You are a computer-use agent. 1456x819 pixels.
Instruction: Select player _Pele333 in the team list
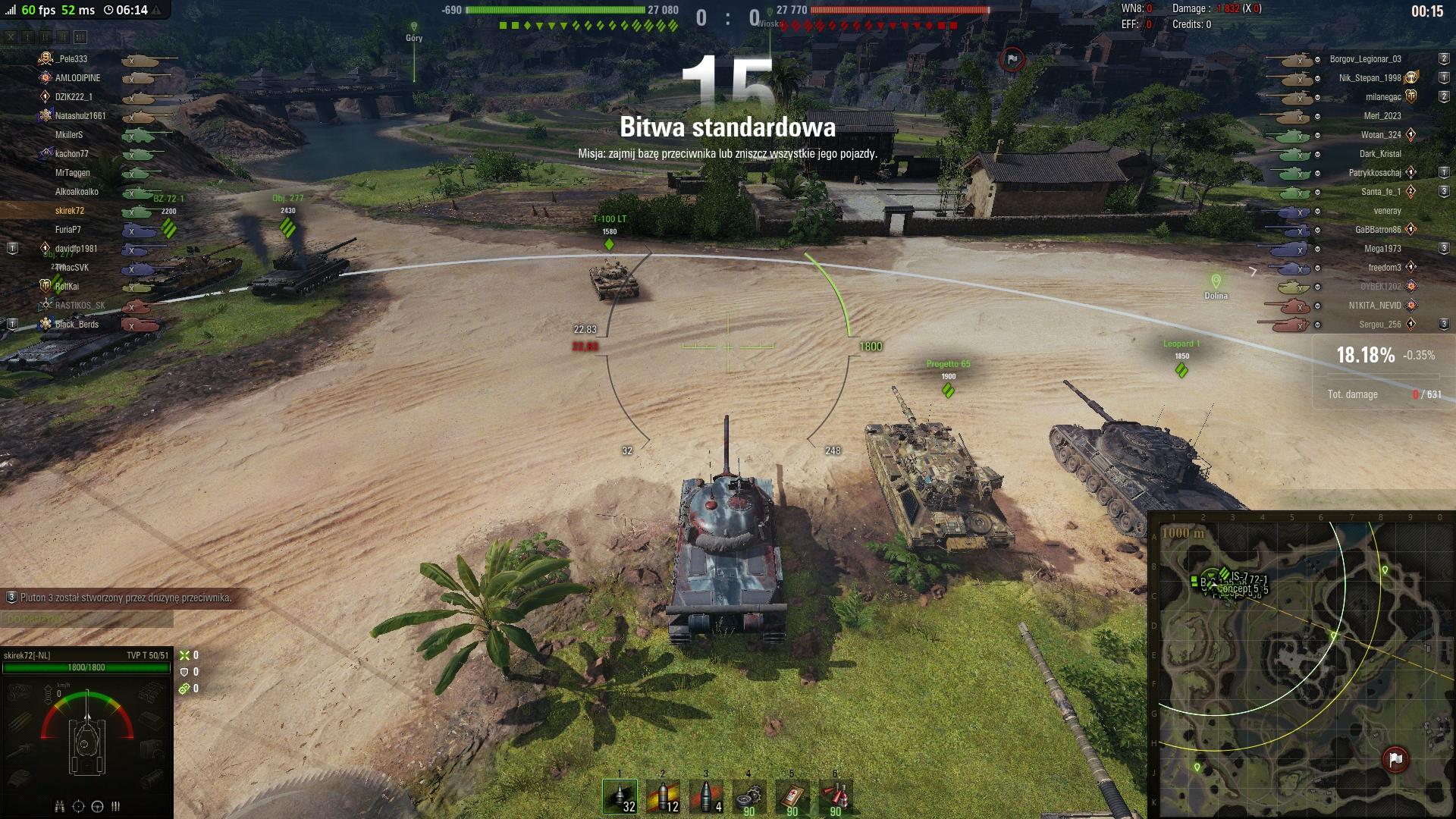click(72, 59)
